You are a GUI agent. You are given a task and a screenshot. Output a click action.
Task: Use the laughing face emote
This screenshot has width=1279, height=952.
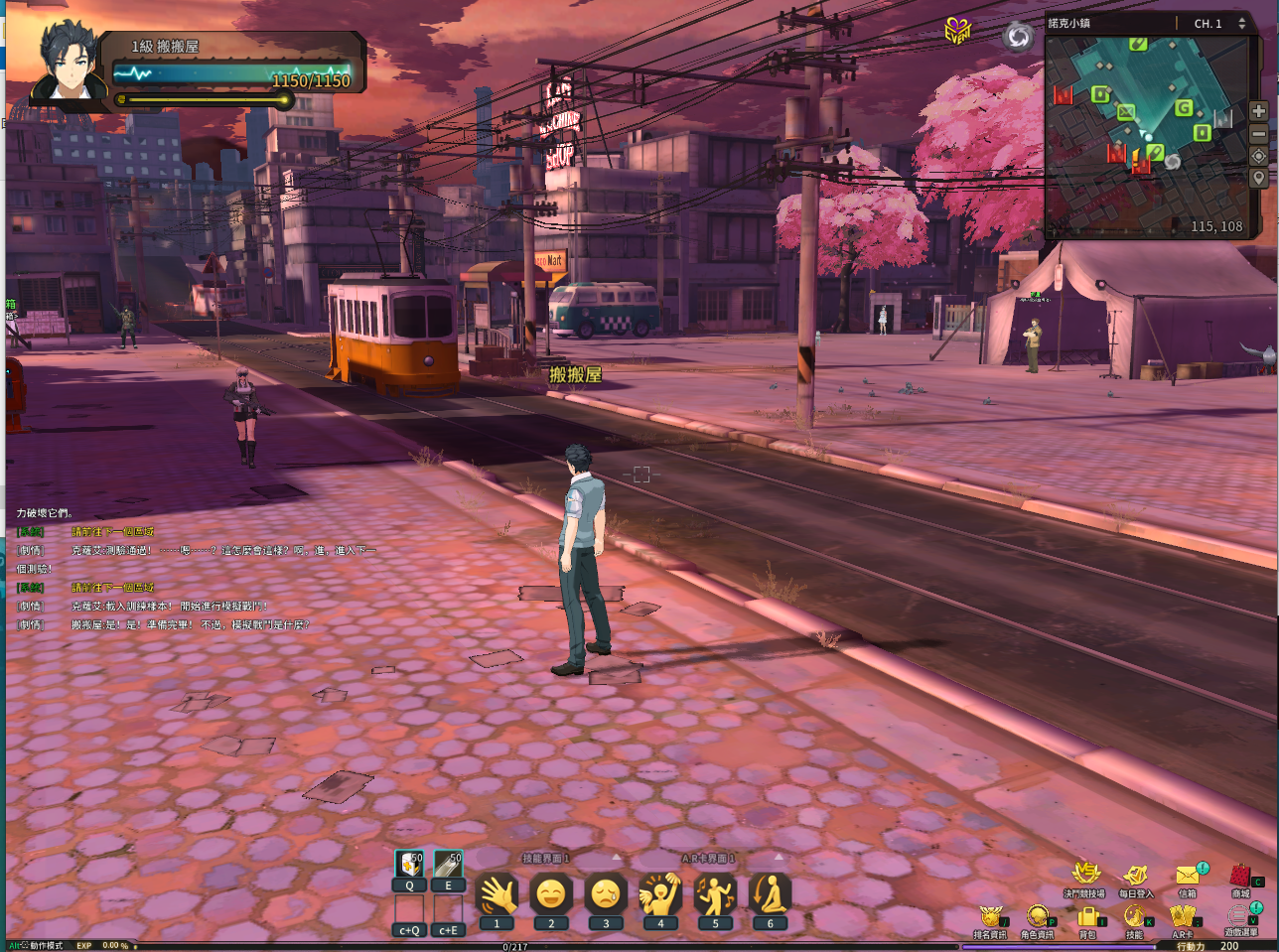click(x=551, y=895)
